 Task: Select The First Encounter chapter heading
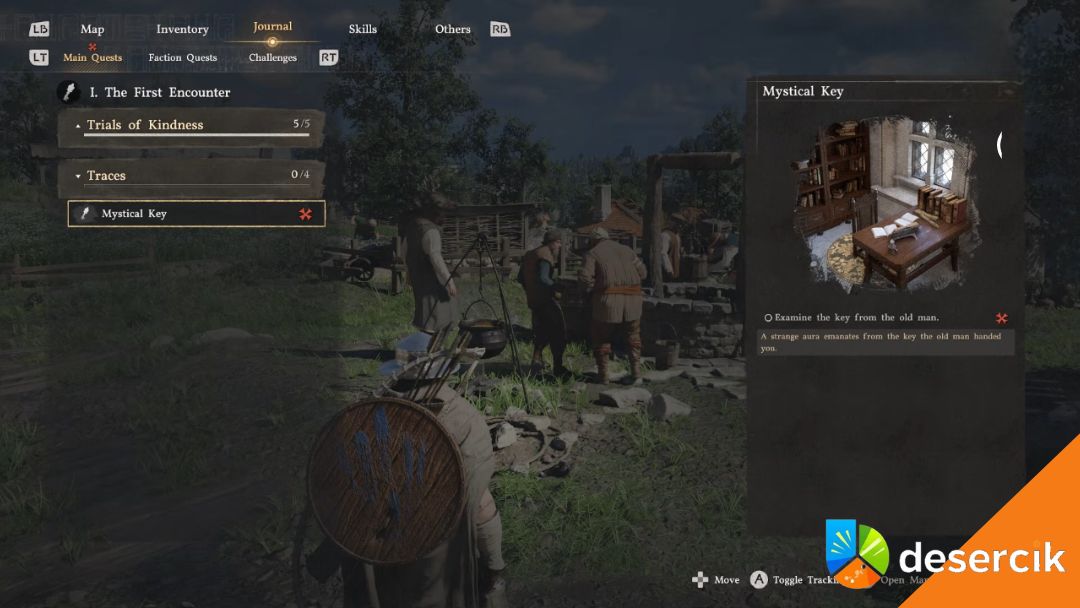[167, 92]
